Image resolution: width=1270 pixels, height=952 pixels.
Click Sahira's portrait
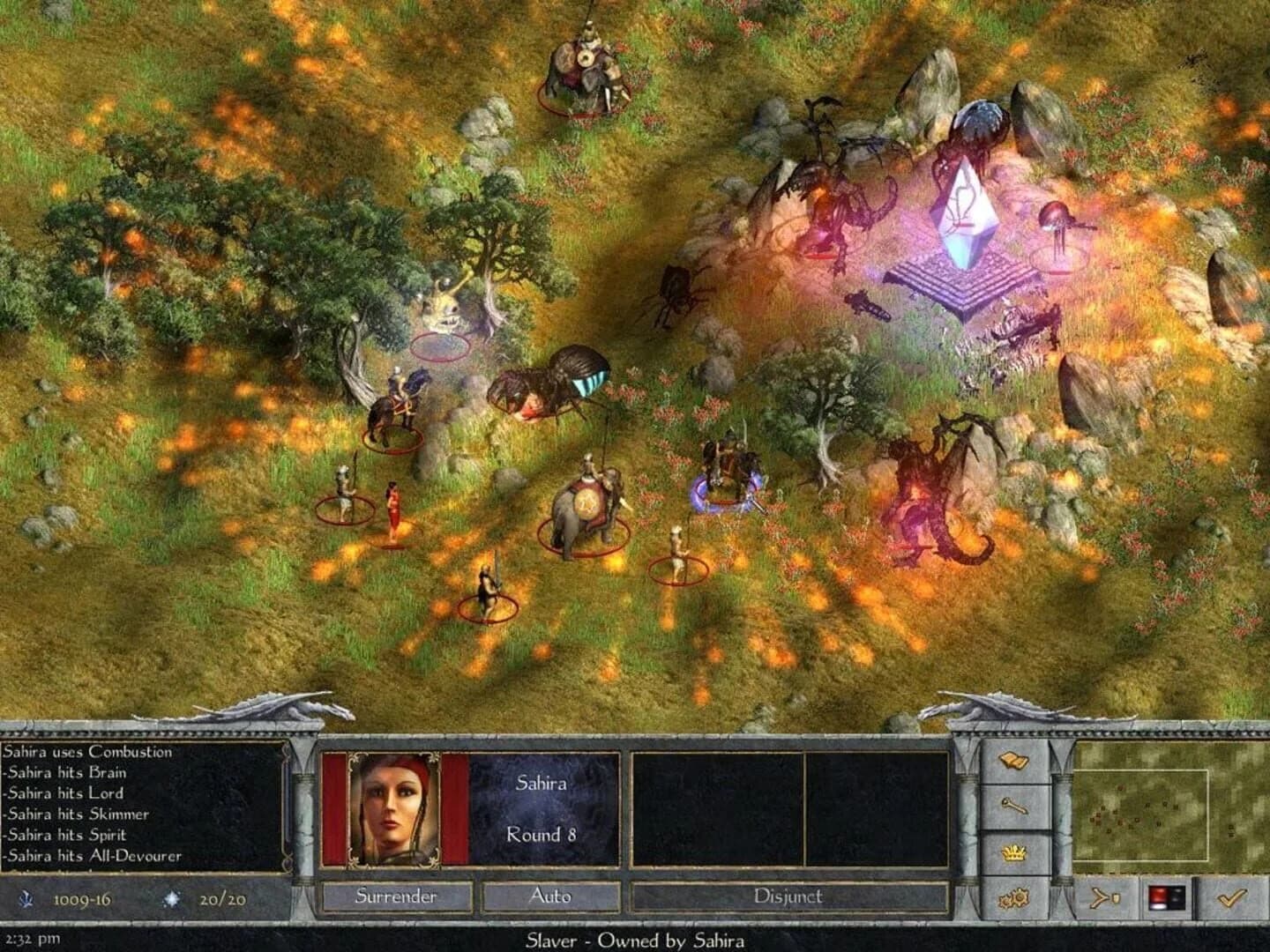point(394,810)
